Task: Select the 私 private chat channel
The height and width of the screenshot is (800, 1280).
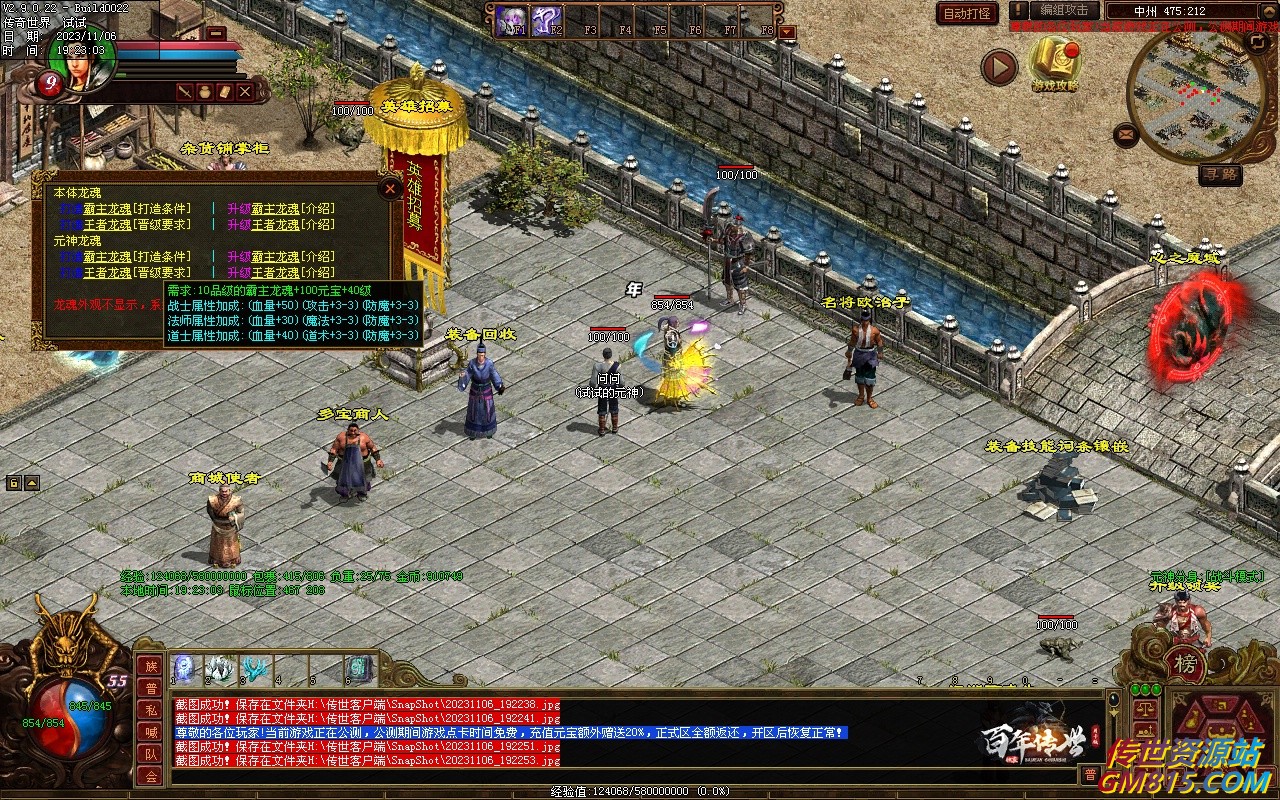Action: coord(150,710)
